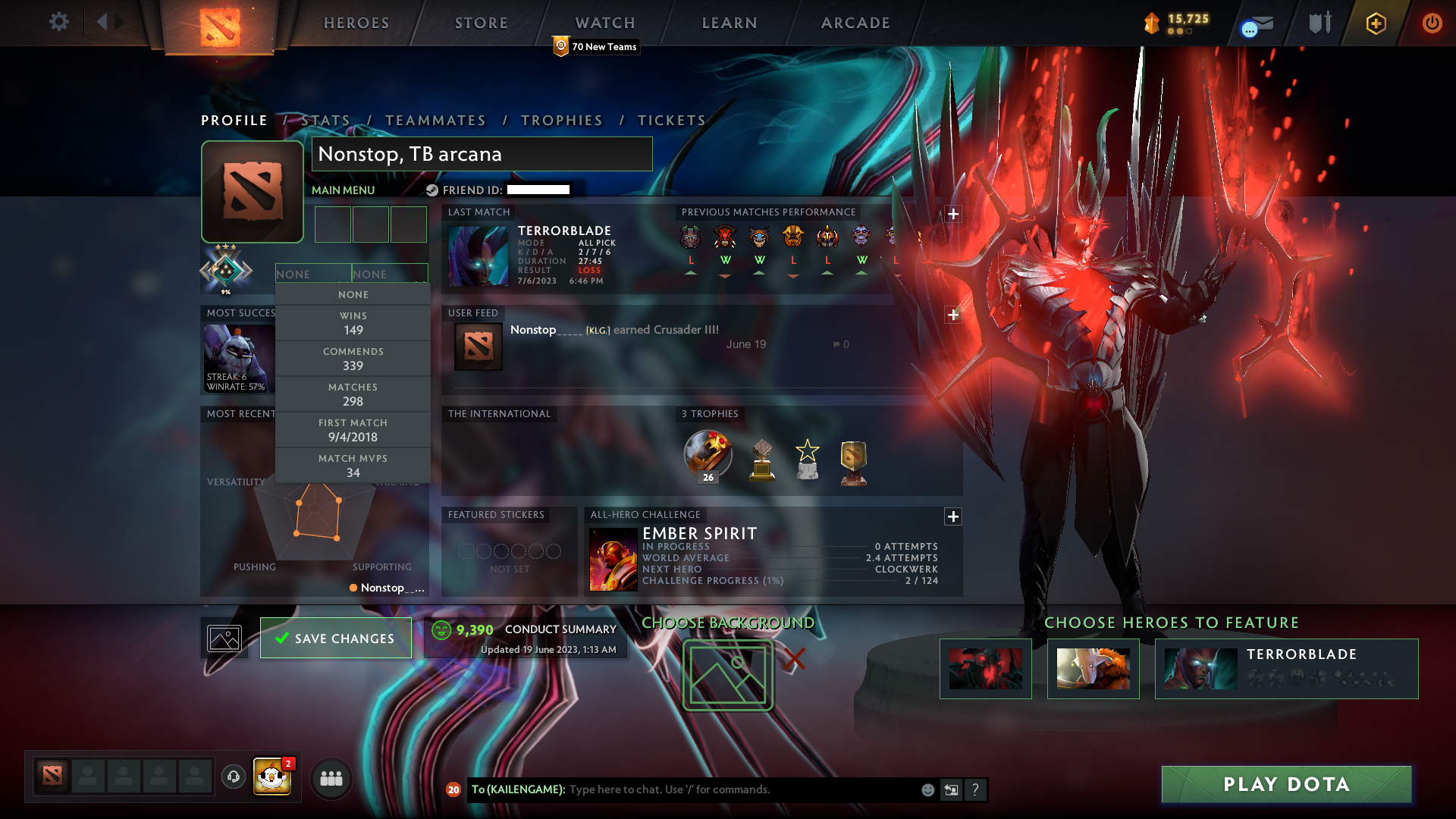Open the emoticon picker in chat bar
This screenshot has height=819, width=1456.
point(927,789)
